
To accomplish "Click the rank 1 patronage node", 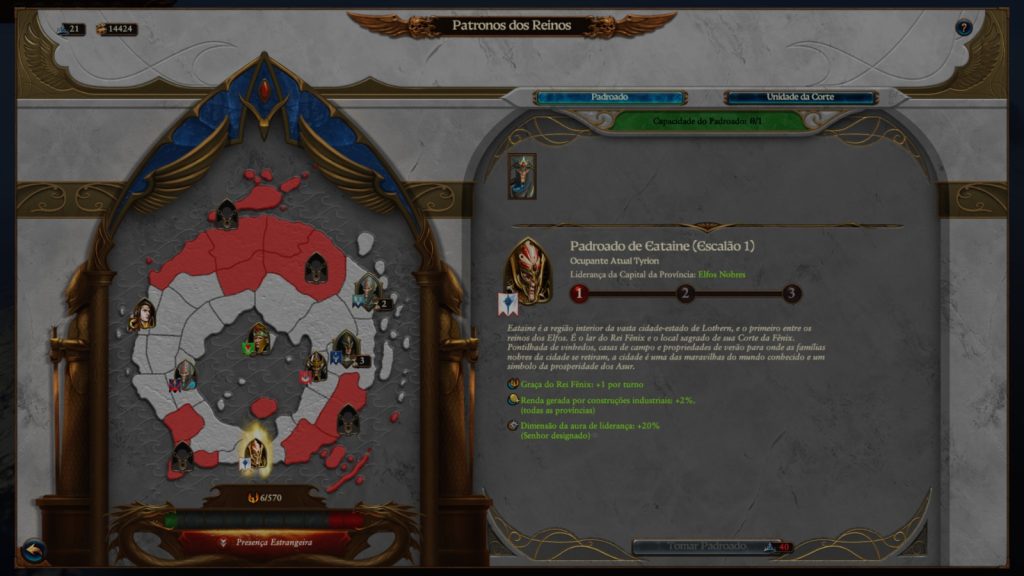I will point(579,293).
